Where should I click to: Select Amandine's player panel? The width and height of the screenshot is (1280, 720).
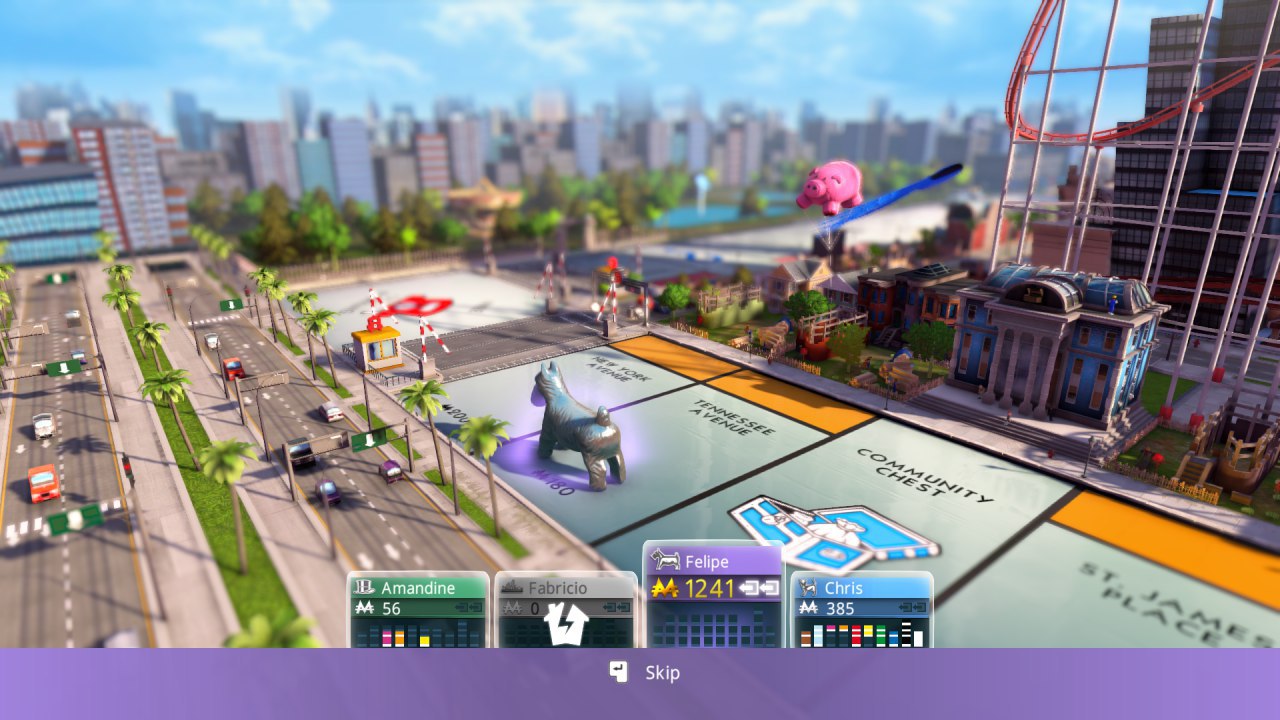pyautogui.click(x=418, y=609)
